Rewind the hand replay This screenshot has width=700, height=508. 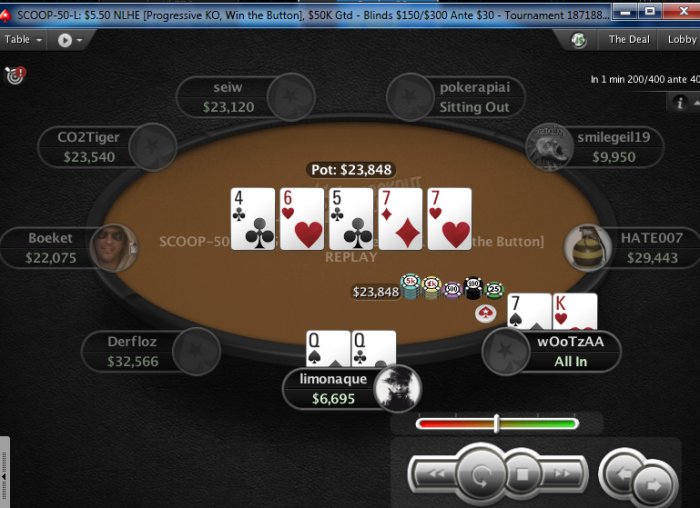coord(430,473)
